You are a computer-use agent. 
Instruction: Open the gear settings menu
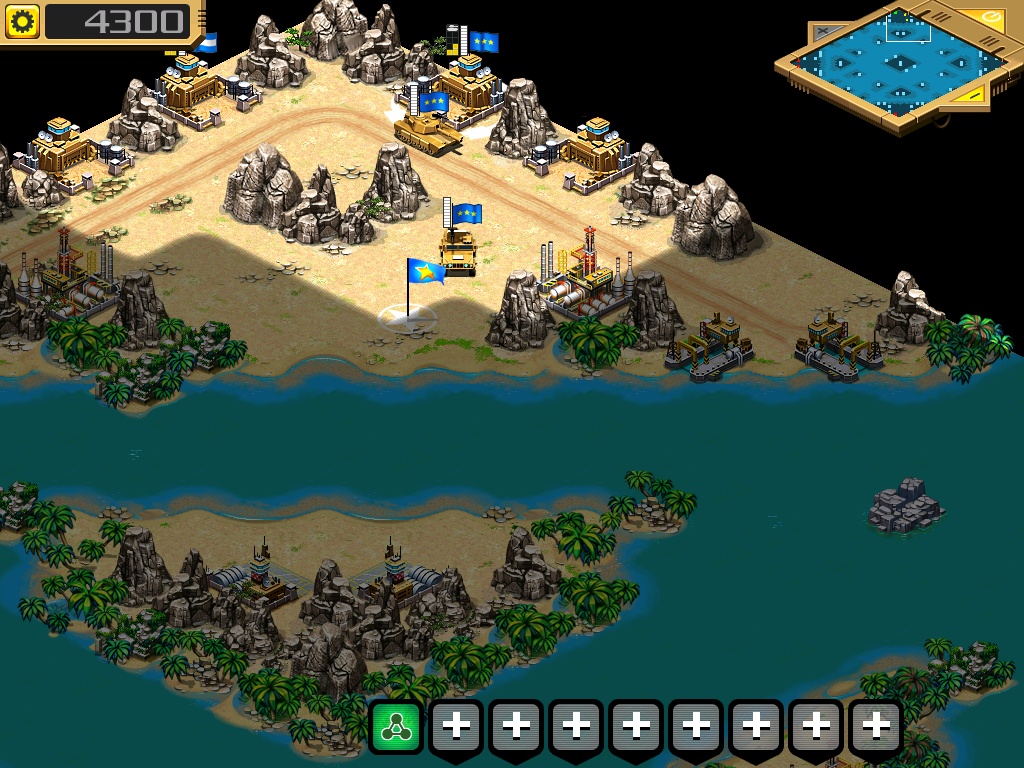[22, 21]
